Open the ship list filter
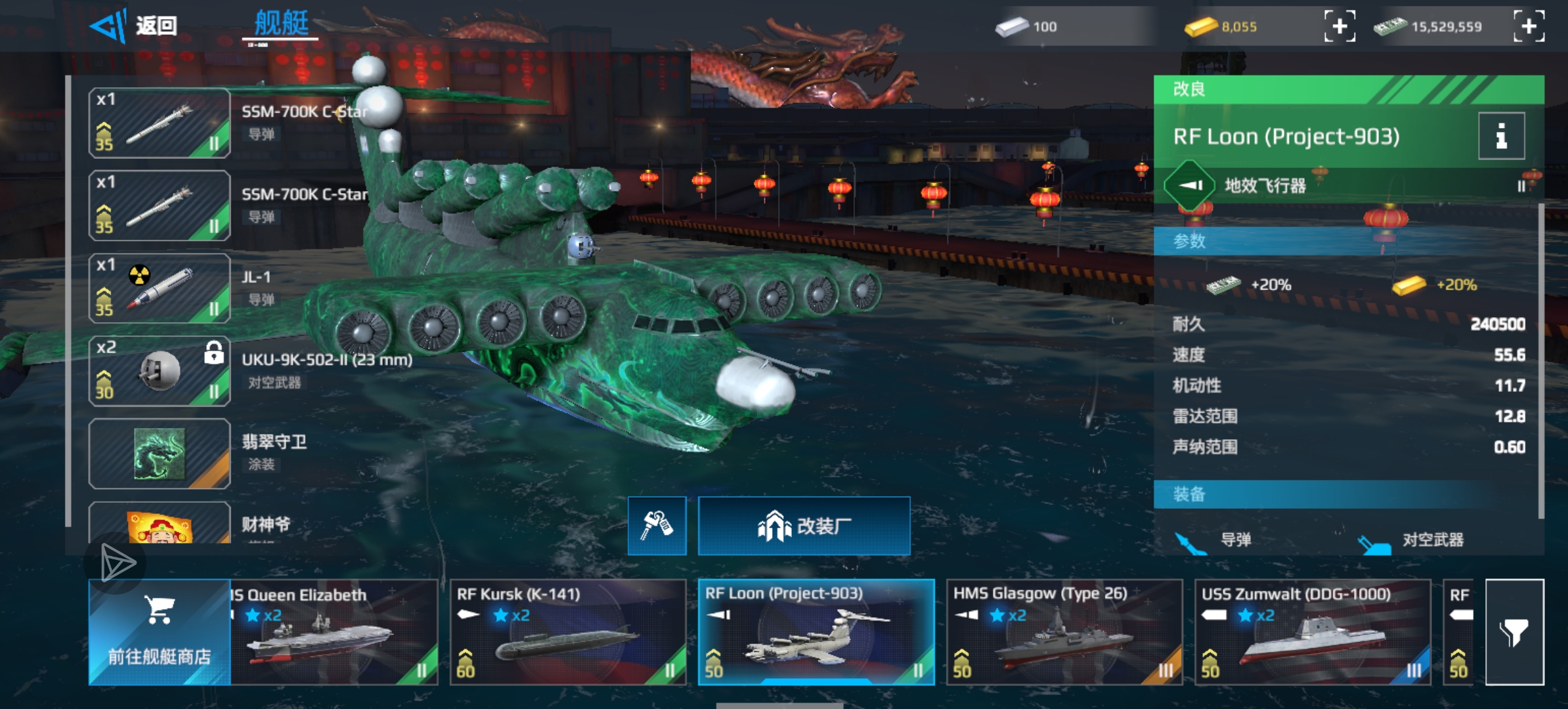The height and width of the screenshot is (709, 1568). (1514, 632)
